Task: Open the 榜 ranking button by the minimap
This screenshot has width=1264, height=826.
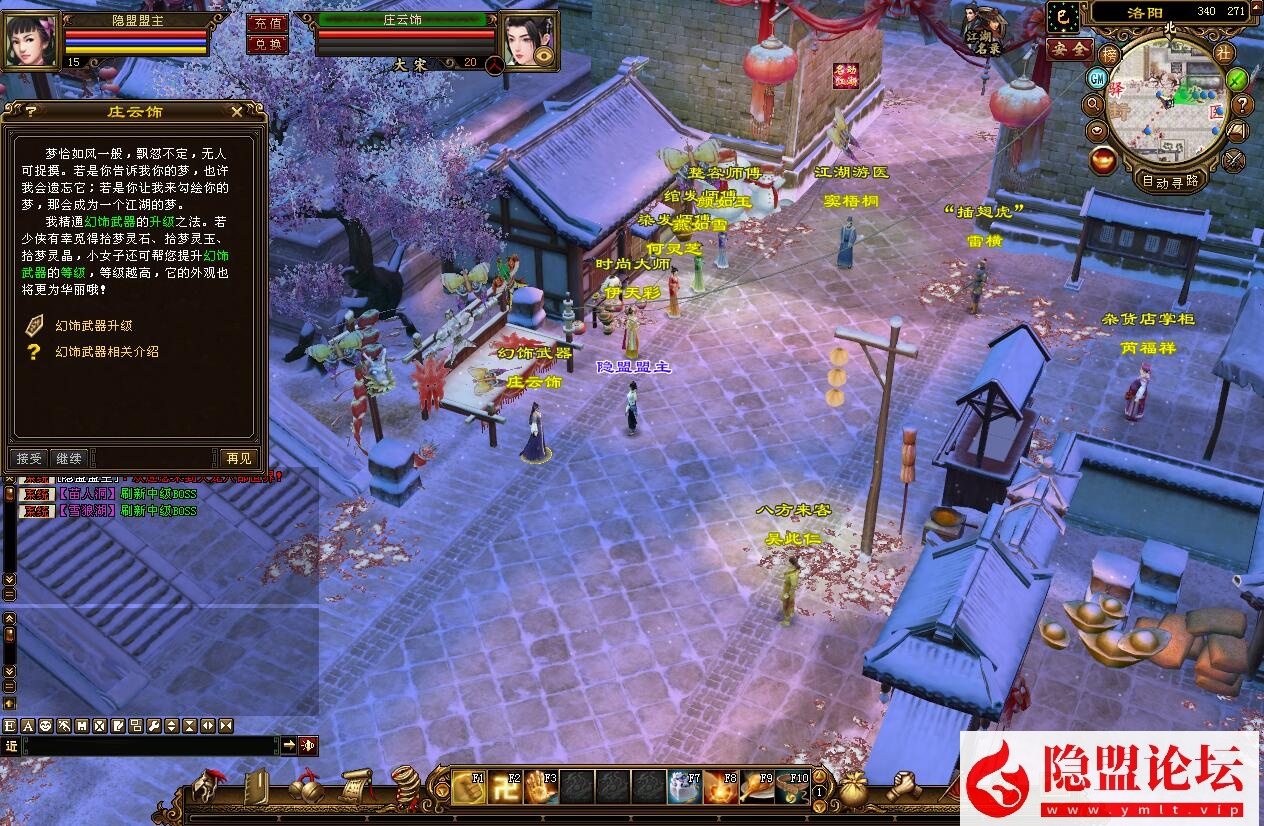Action: pos(1109,54)
